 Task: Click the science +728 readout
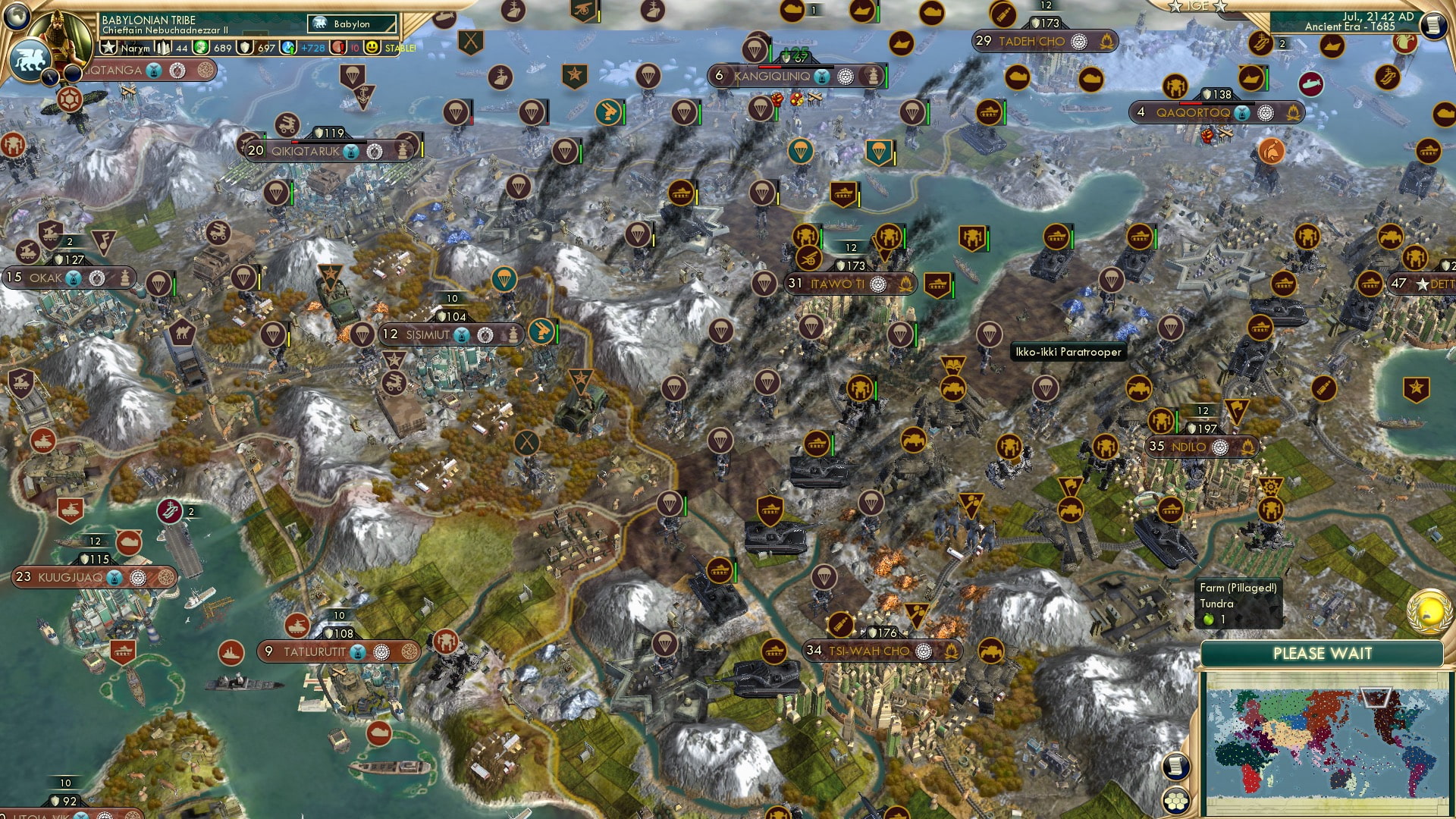click(306, 47)
